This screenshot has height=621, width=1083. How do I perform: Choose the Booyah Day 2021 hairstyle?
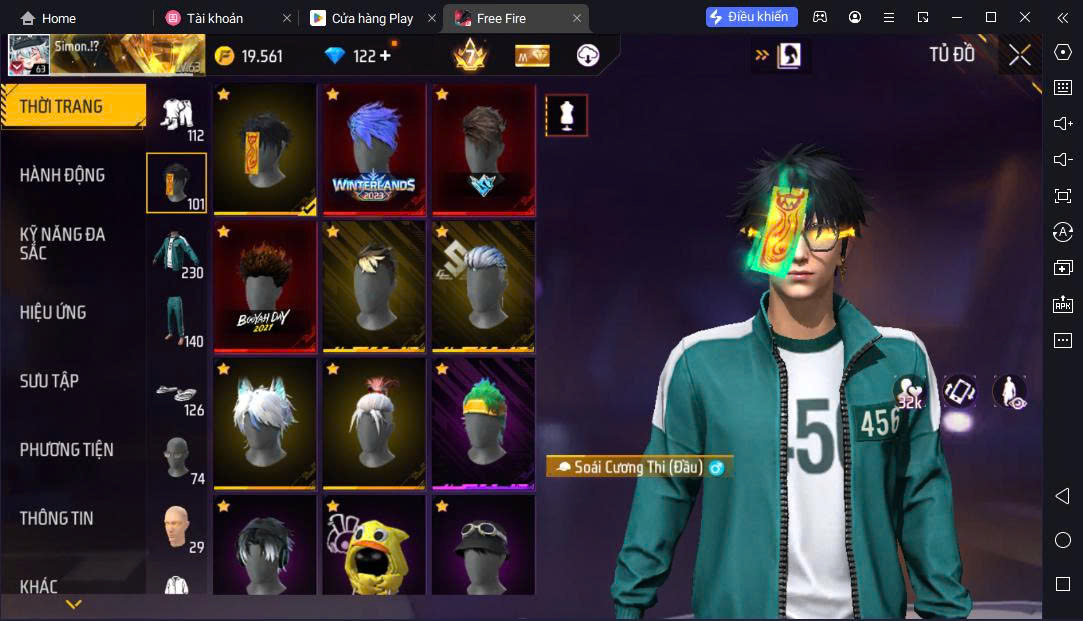264,287
